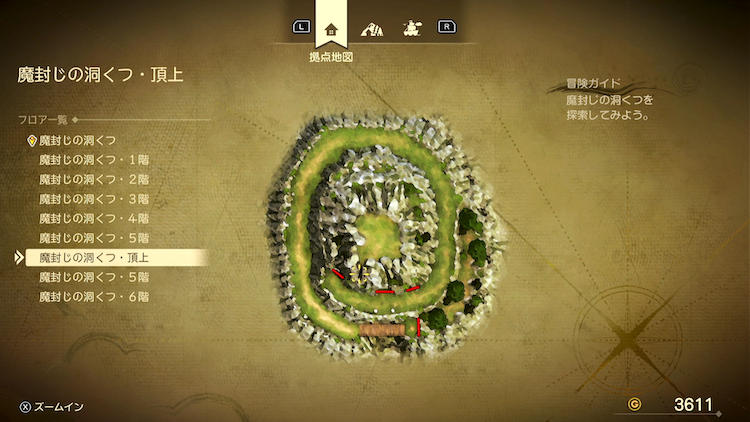
Task: Show the 魔封じの洞くつ・2階 floor map
Action: tap(94, 179)
